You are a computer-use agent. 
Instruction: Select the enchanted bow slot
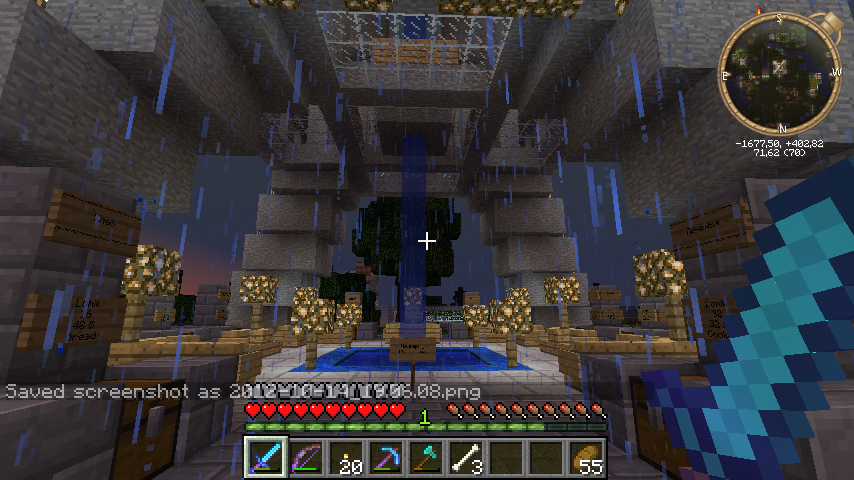tap(306, 458)
